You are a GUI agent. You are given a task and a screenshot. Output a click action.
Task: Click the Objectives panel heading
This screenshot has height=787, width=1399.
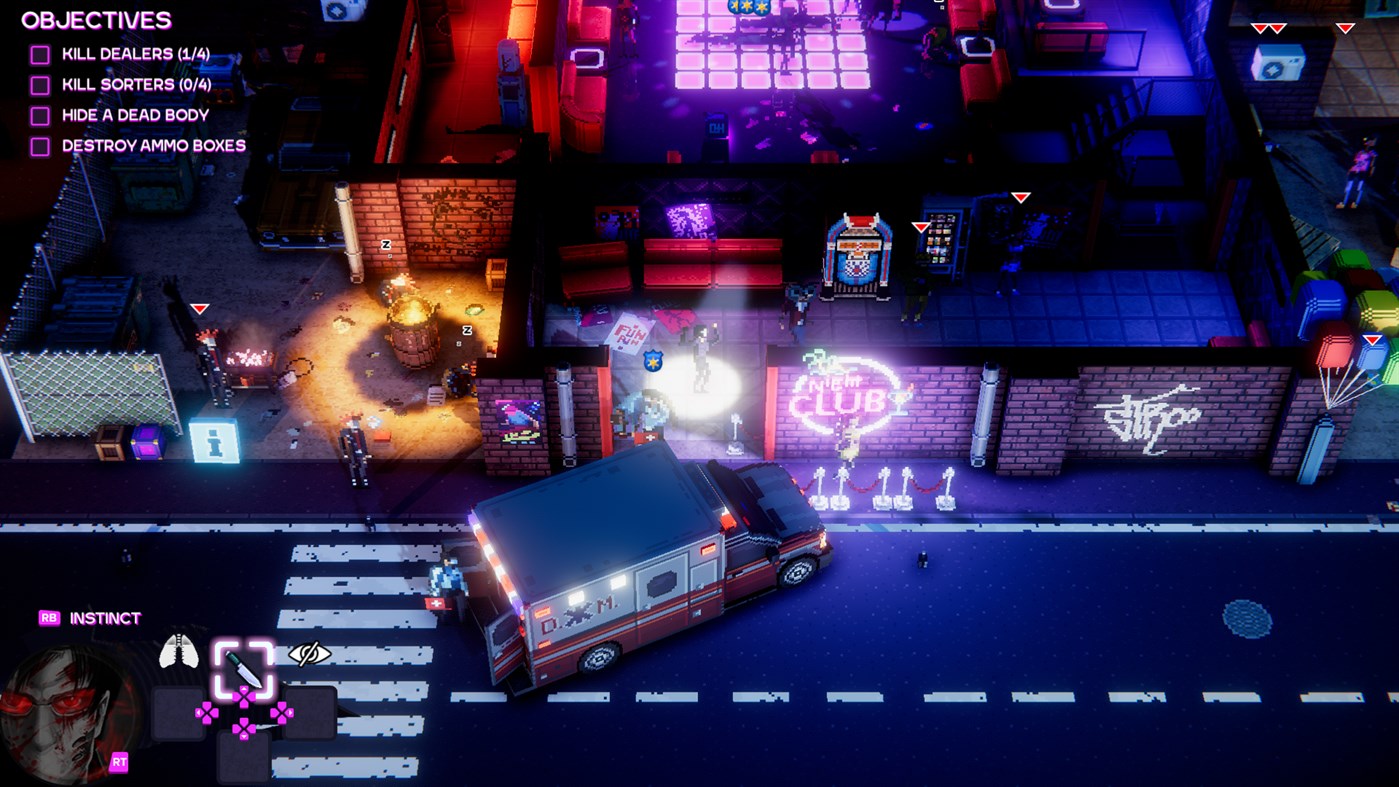(x=96, y=20)
